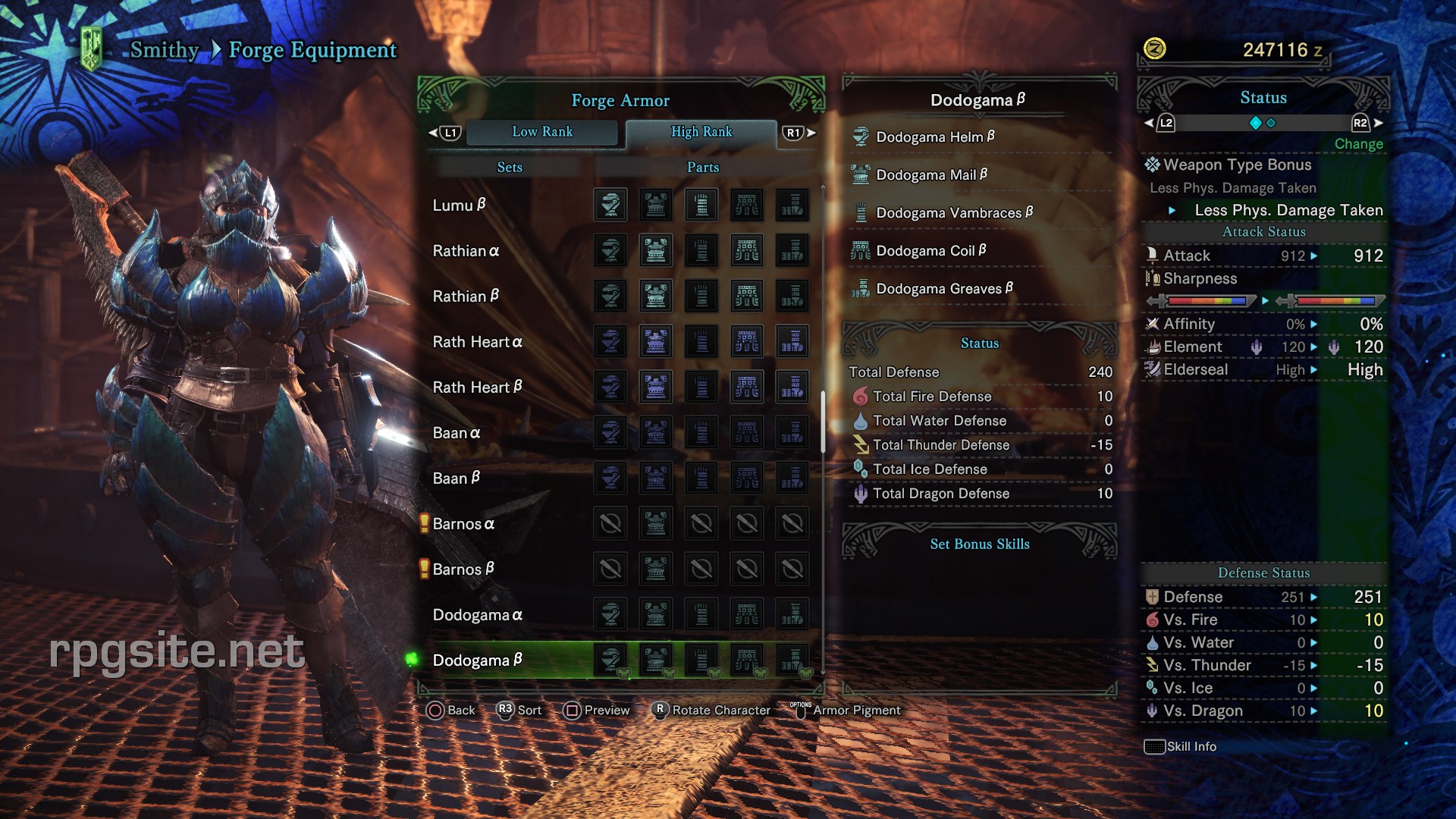Select the Dodogama Vambraces β arms icon
The height and width of the screenshot is (819, 1456).
[x=861, y=212]
